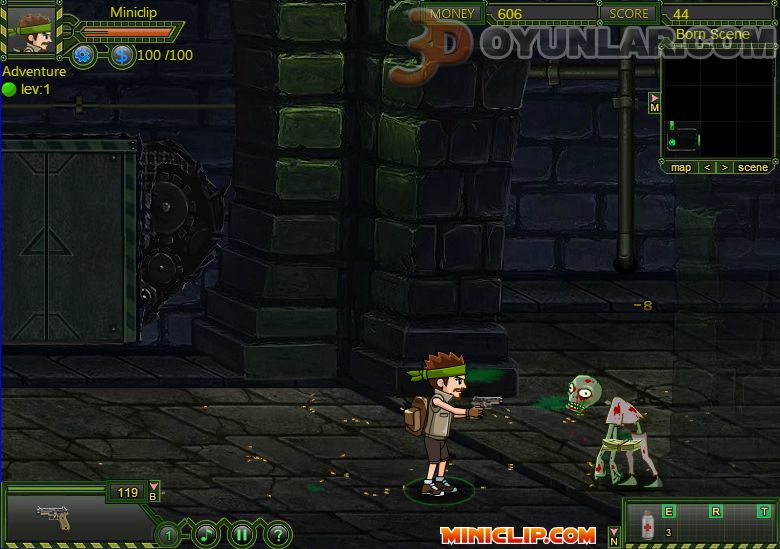This screenshot has width=780, height=549.
Task: Go to next minimap page with right arrow
Action: 724,167
